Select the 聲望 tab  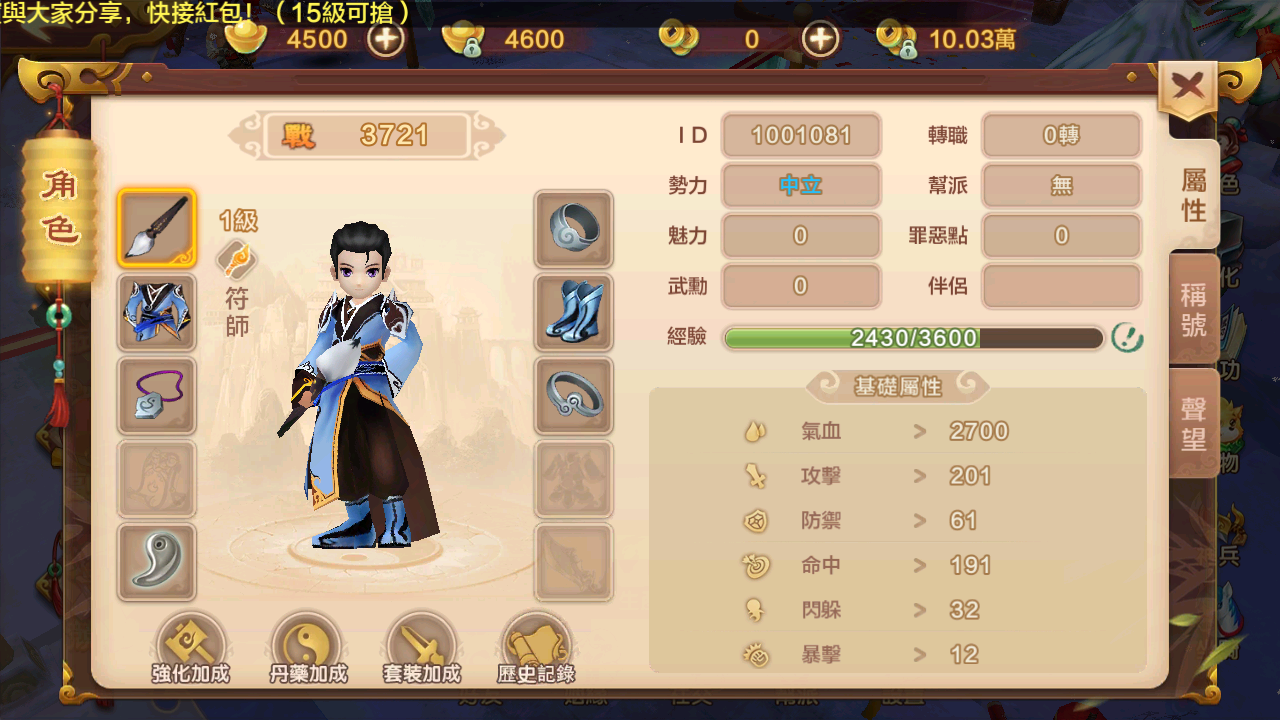[1194, 423]
